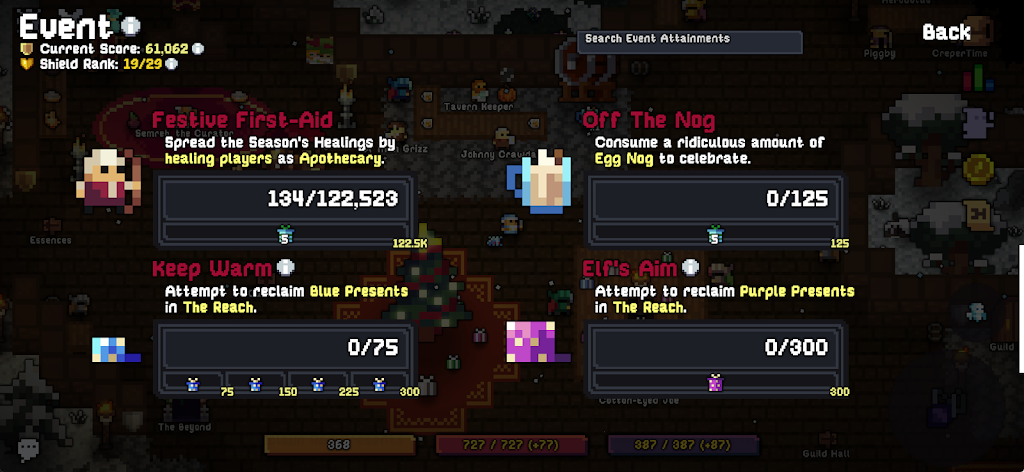Click the Egg Nog mug icon
The height and width of the screenshot is (472, 1024).
coord(543,183)
